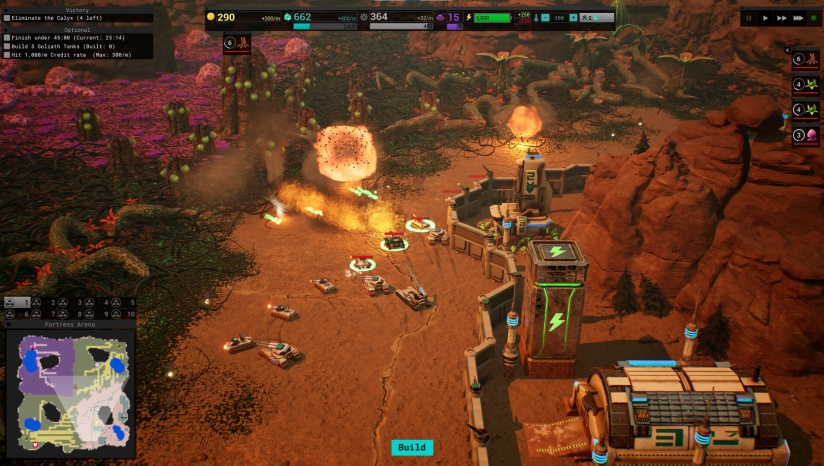Image resolution: width=824 pixels, height=466 pixels.
Task: Open the Build menu
Action: pyautogui.click(x=412, y=448)
